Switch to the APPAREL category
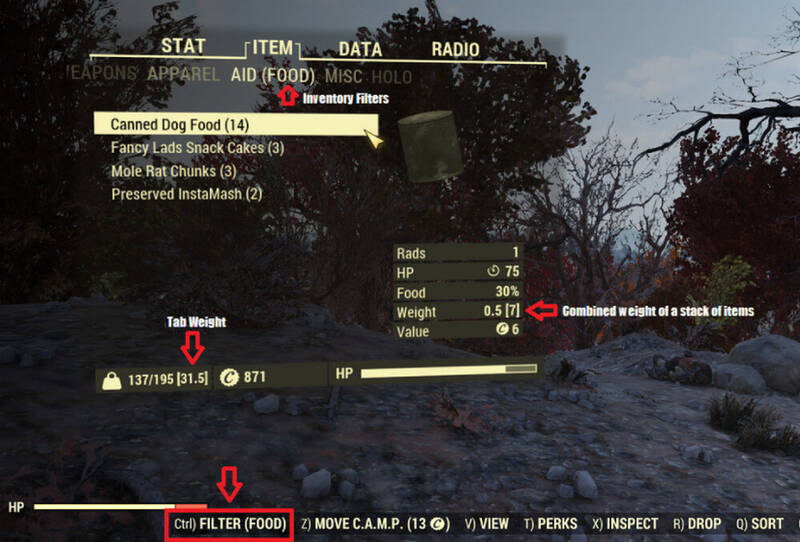Screen dimensions: 800x542 point(183,75)
